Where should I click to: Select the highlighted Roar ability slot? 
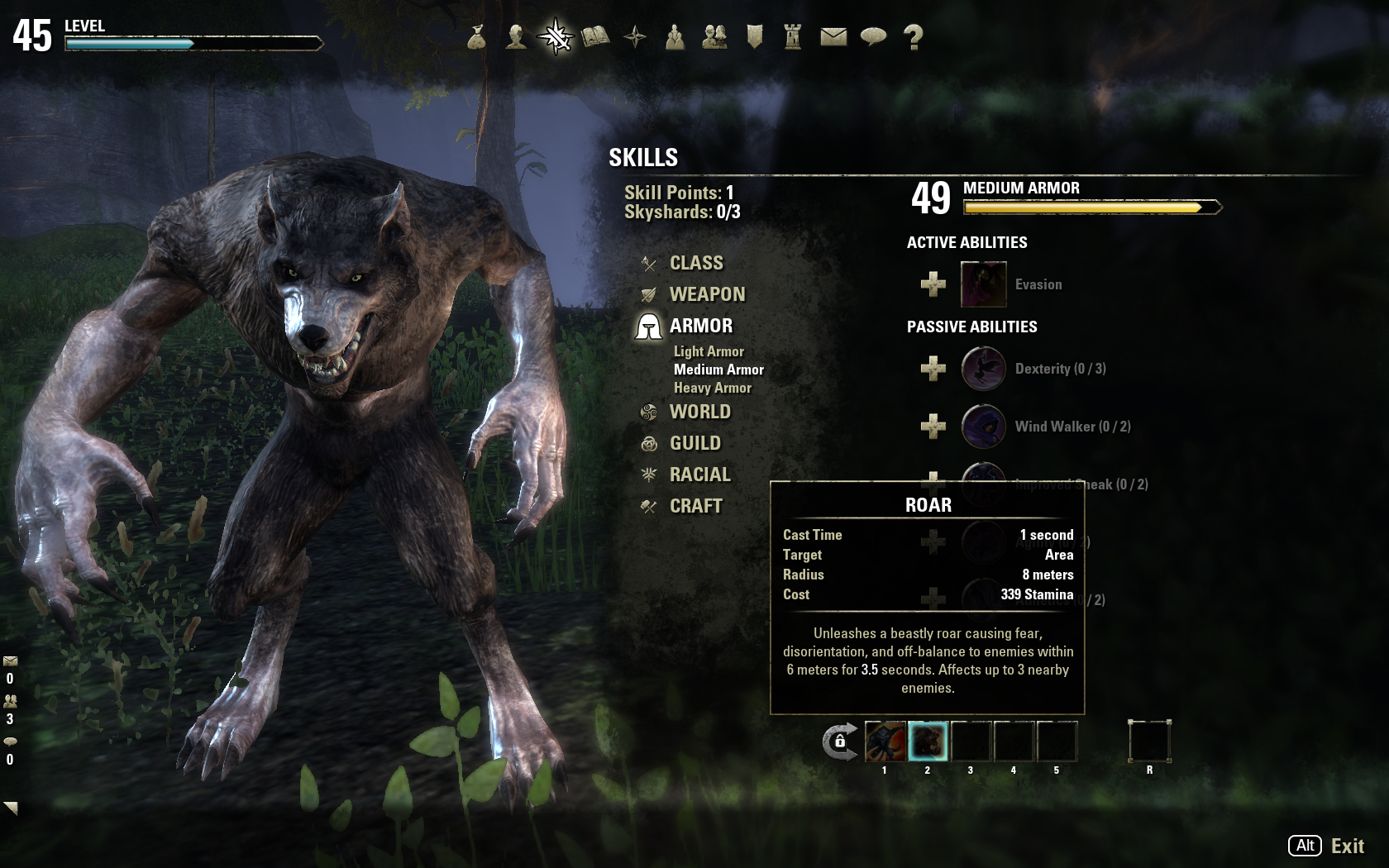[928, 741]
